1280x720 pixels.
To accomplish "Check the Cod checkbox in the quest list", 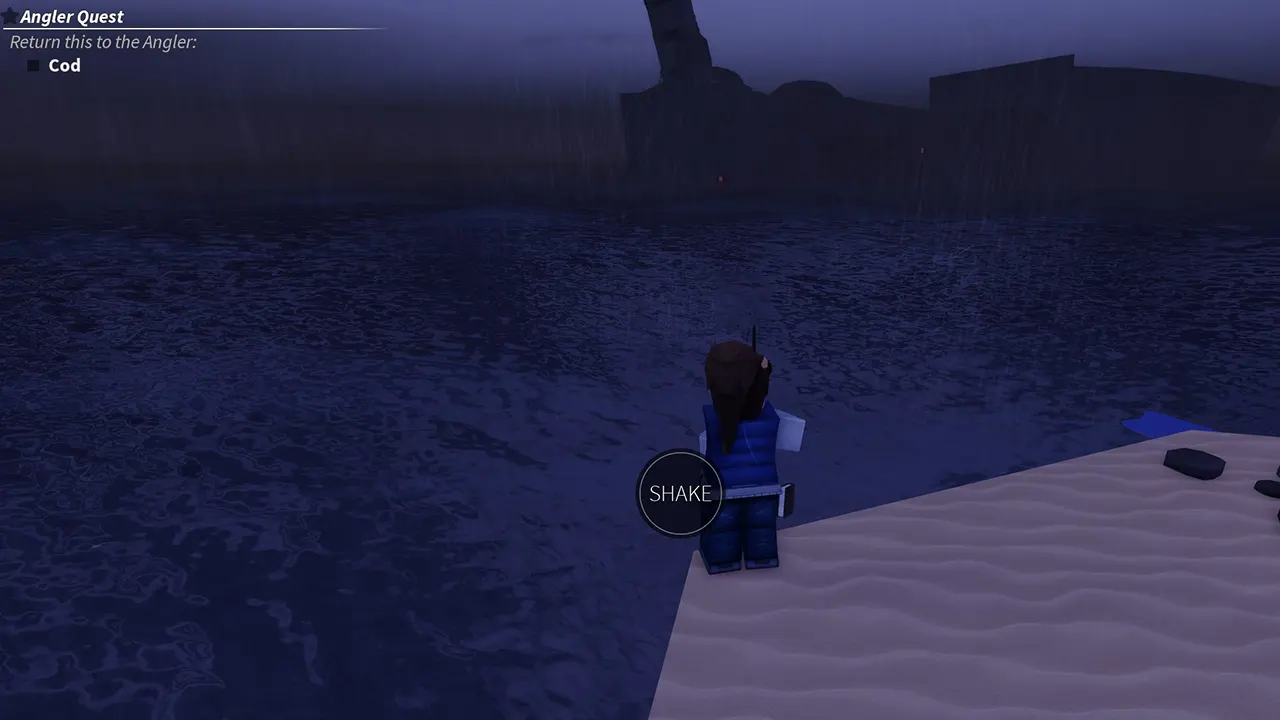I will click(x=33, y=65).
